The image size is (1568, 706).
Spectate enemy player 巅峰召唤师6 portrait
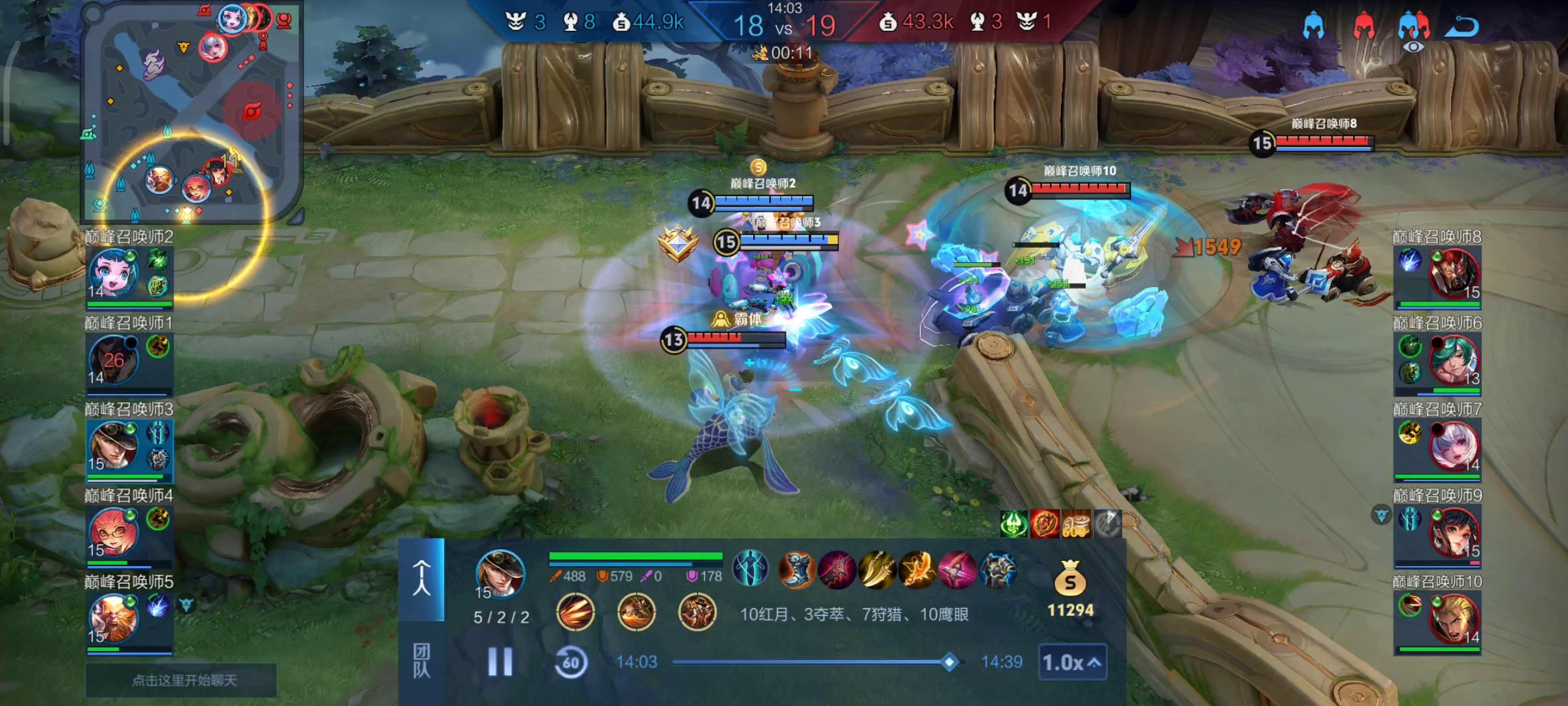[x=1454, y=360]
